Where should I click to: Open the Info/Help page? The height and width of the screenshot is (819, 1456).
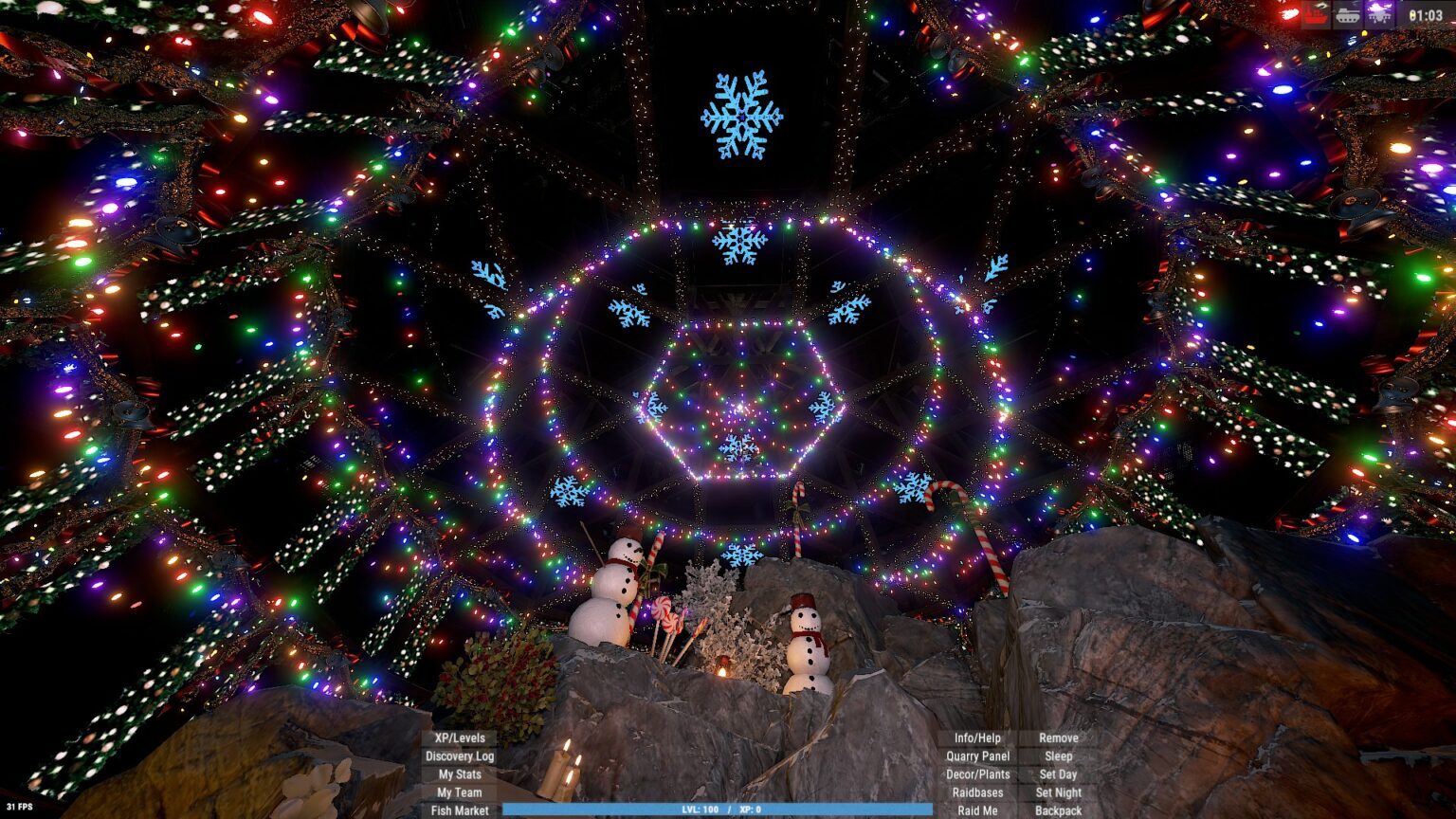click(x=977, y=737)
